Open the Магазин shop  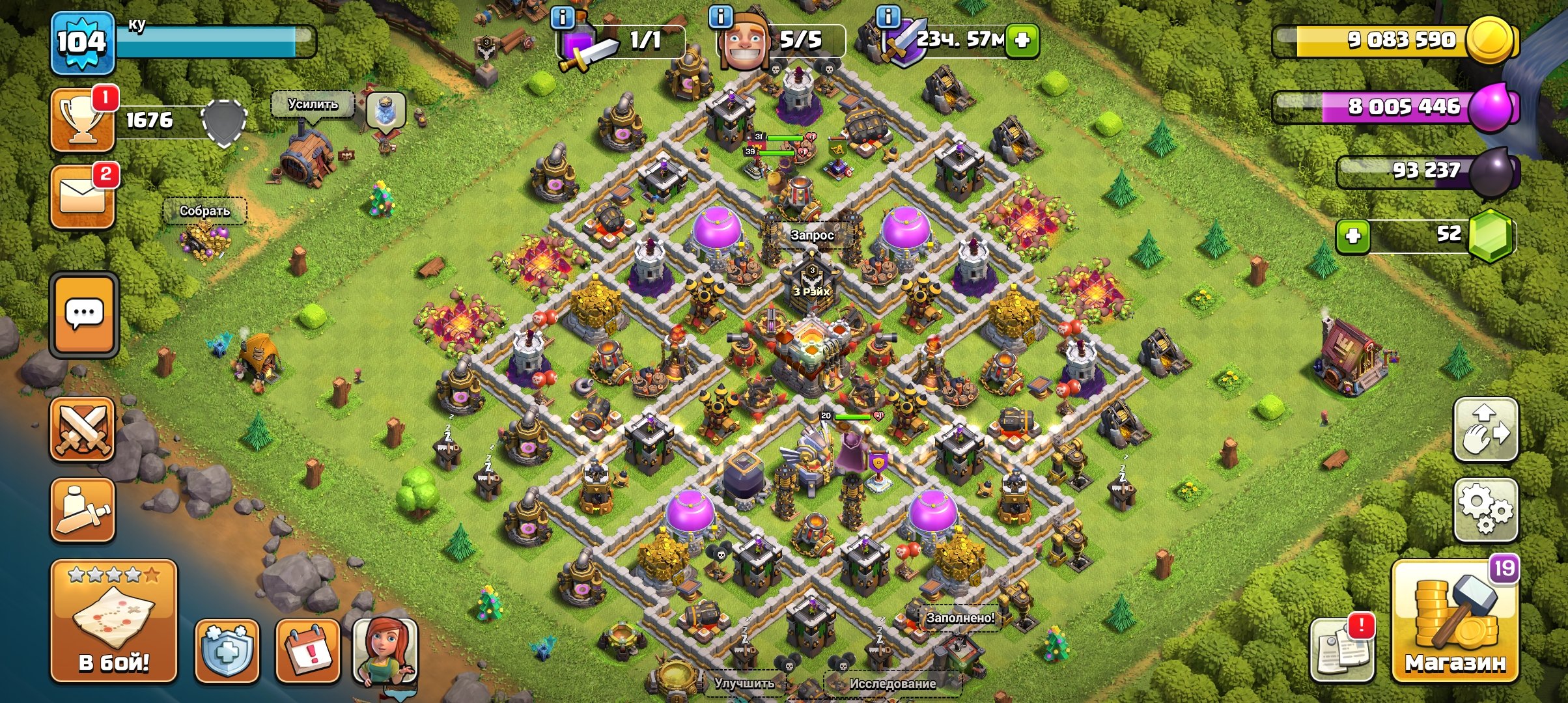coord(1455,622)
